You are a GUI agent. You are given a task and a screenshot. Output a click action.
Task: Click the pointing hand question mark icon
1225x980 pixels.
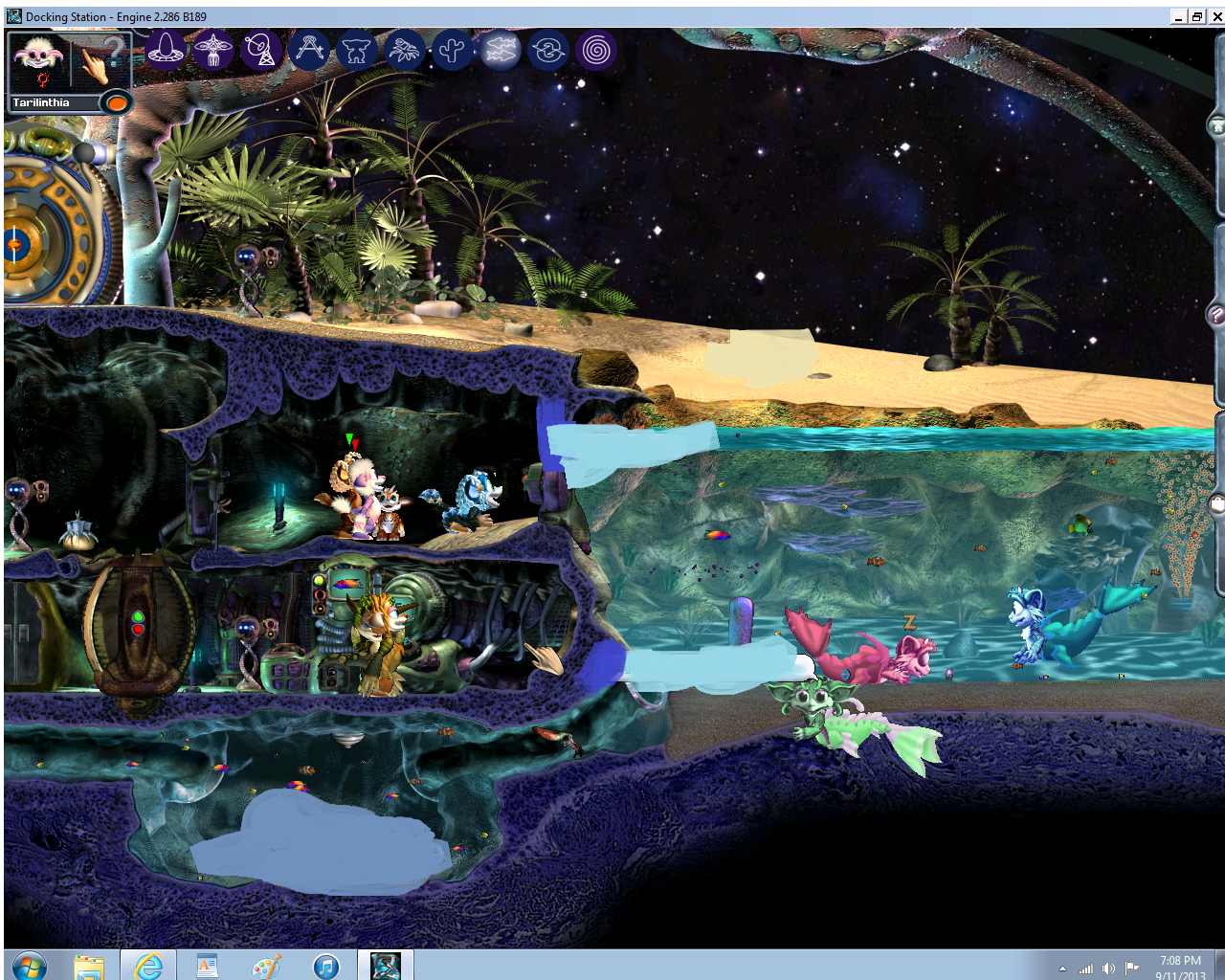100,61
